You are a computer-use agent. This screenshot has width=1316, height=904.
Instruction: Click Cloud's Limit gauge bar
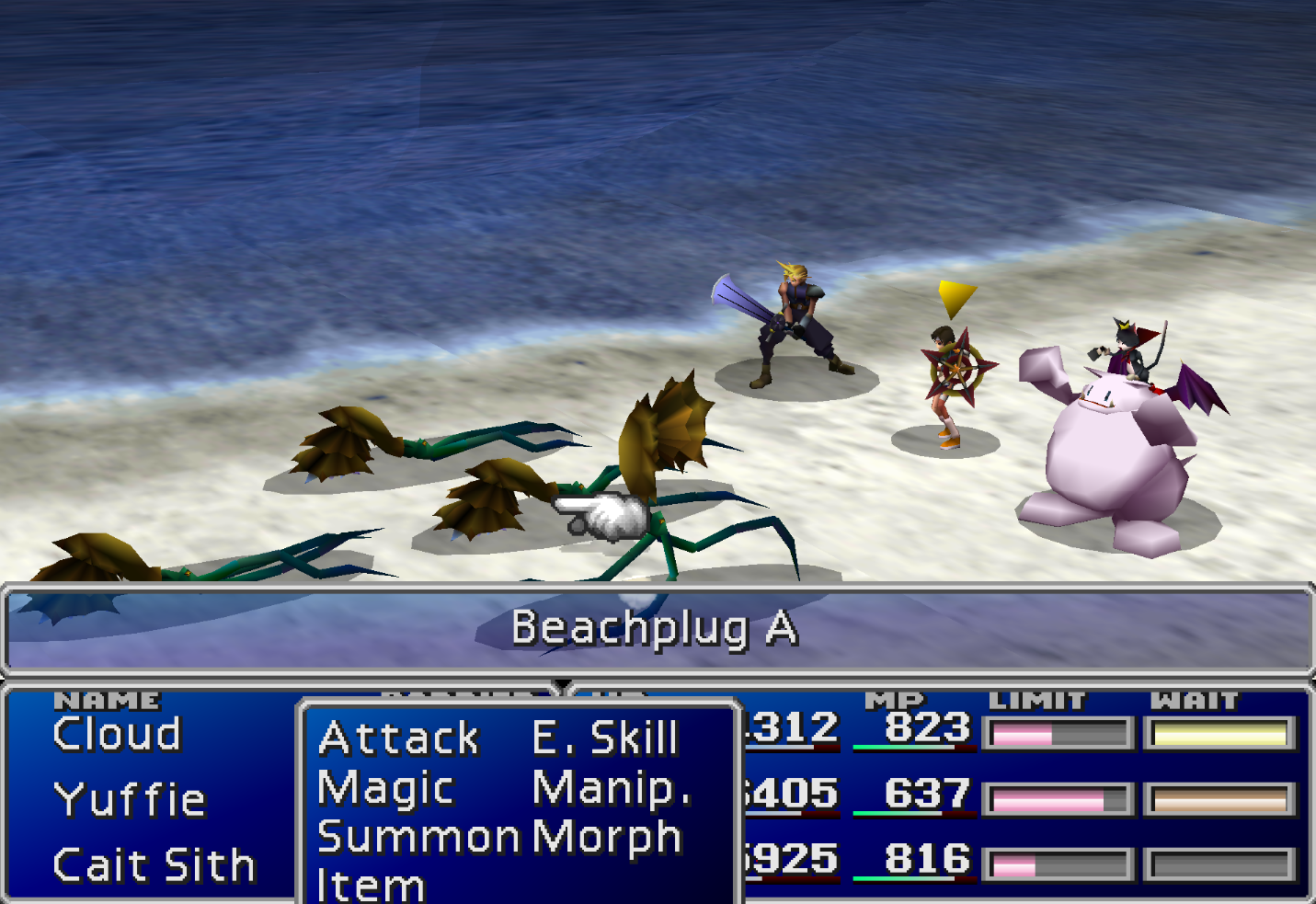(1058, 734)
